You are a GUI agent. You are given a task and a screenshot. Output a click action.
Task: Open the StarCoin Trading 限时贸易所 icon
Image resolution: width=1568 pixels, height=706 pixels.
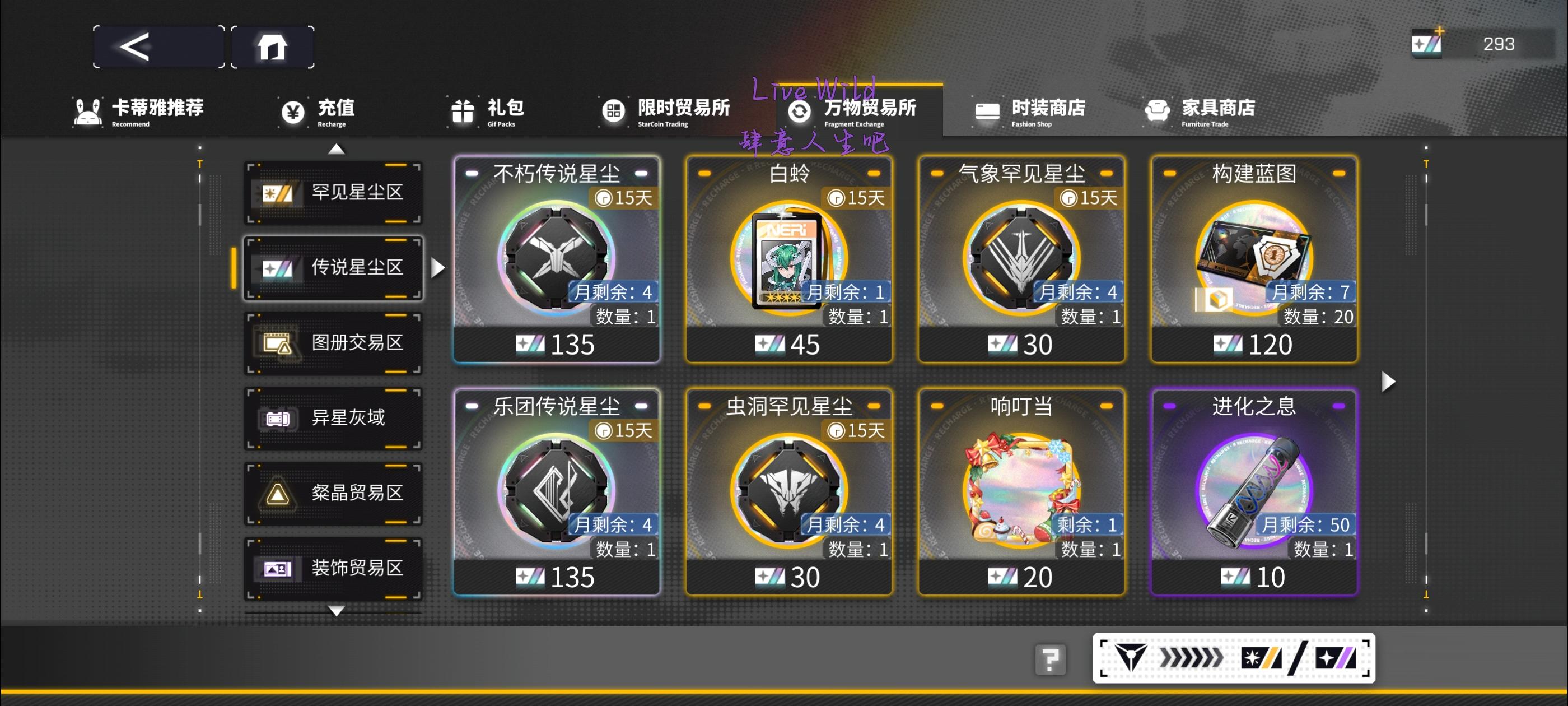click(x=615, y=112)
